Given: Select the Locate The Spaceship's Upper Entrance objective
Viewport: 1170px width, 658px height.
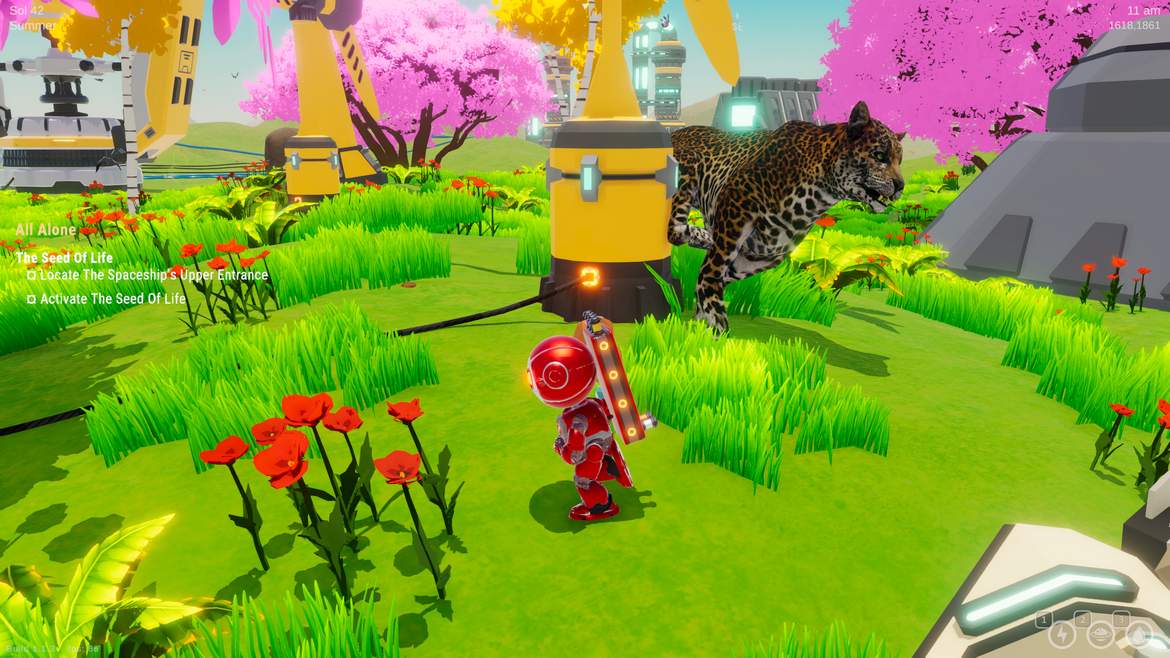Looking at the screenshot, I should point(153,275).
